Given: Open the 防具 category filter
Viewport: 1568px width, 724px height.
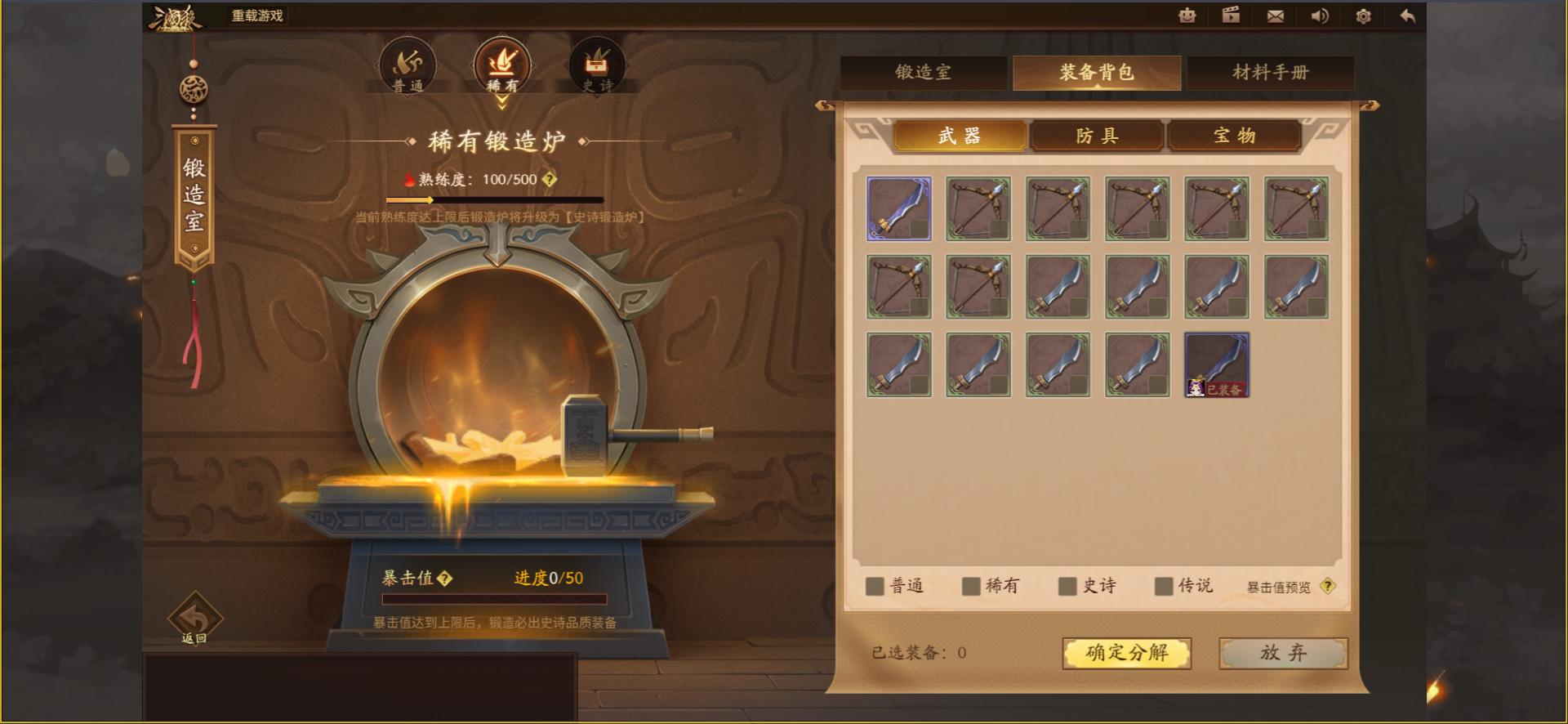Looking at the screenshot, I should click(x=1097, y=136).
